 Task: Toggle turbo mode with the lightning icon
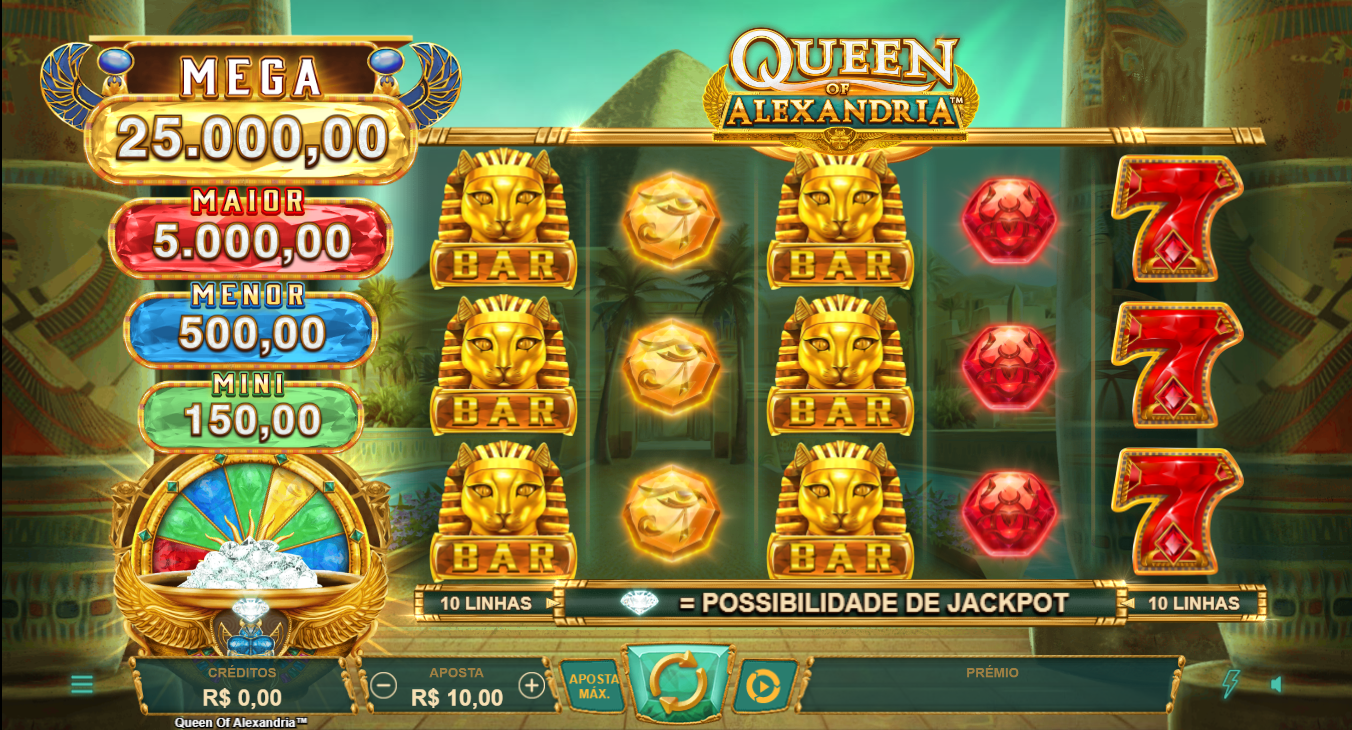click(1229, 685)
